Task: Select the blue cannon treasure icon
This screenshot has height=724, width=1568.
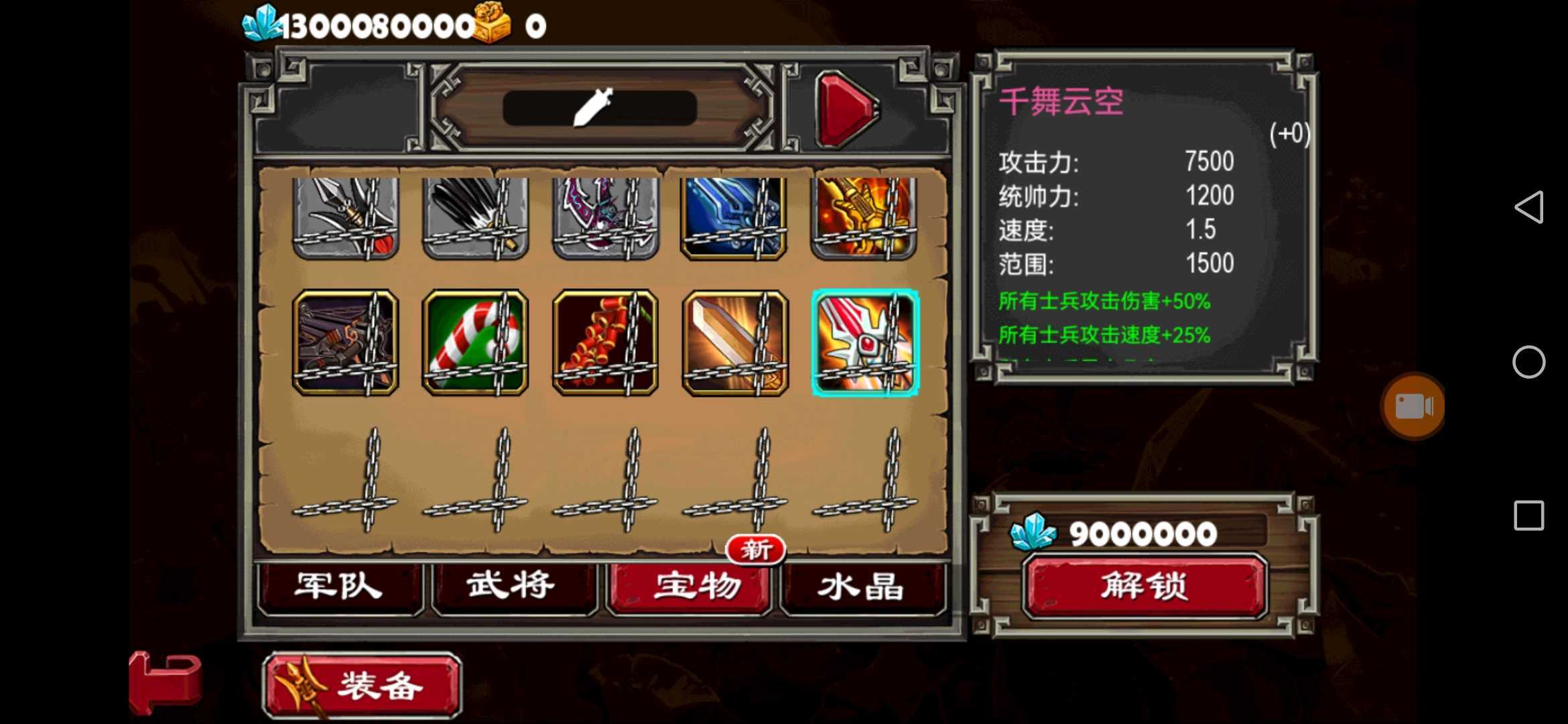Action: 733,216
